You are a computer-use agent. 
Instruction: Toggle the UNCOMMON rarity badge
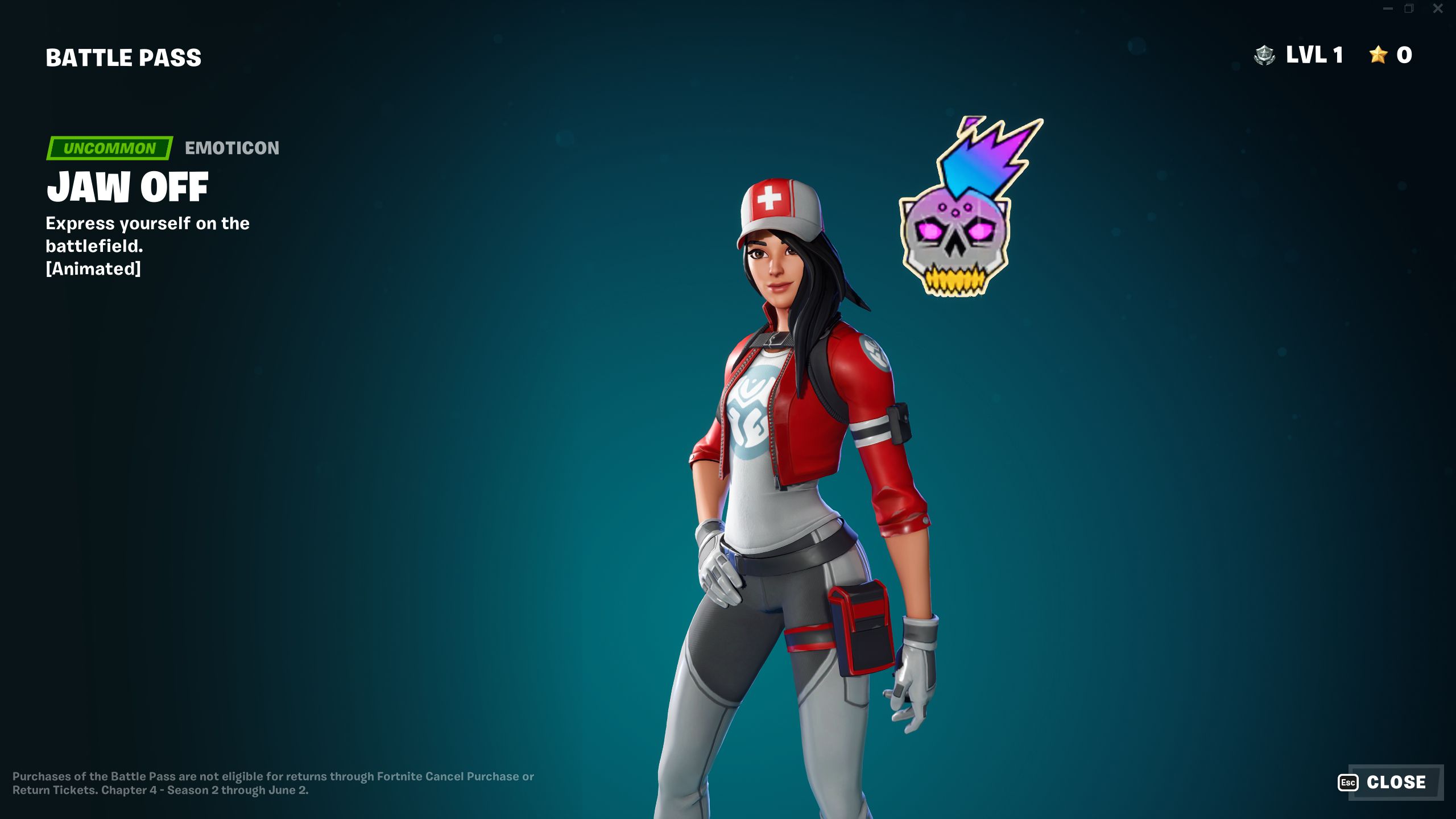(x=109, y=149)
